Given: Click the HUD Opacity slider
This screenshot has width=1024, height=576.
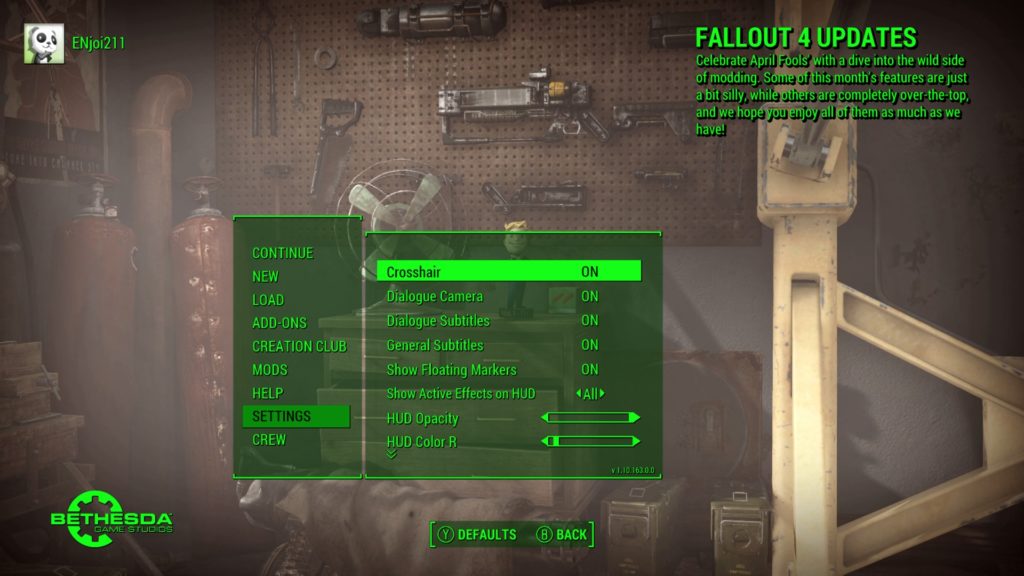Looking at the screenshot, I should (x=590, y=418).
